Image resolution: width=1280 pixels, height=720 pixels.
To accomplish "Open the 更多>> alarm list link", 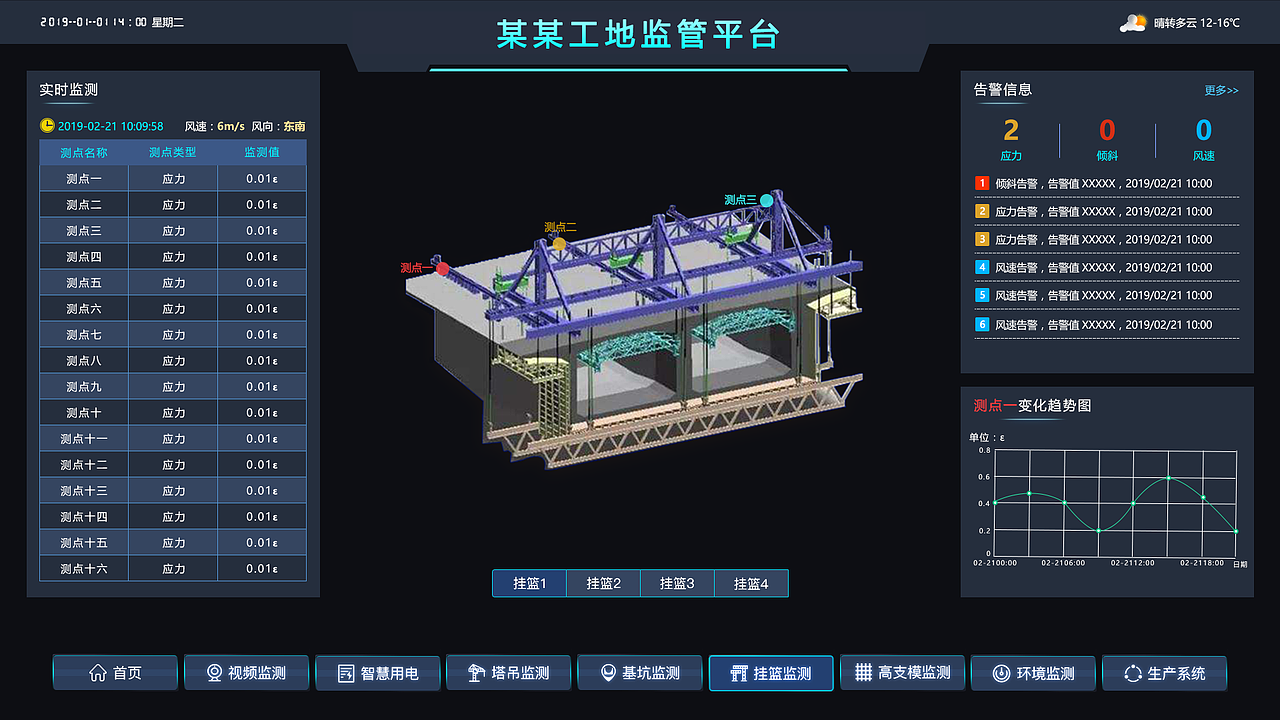I will 1220,90.
